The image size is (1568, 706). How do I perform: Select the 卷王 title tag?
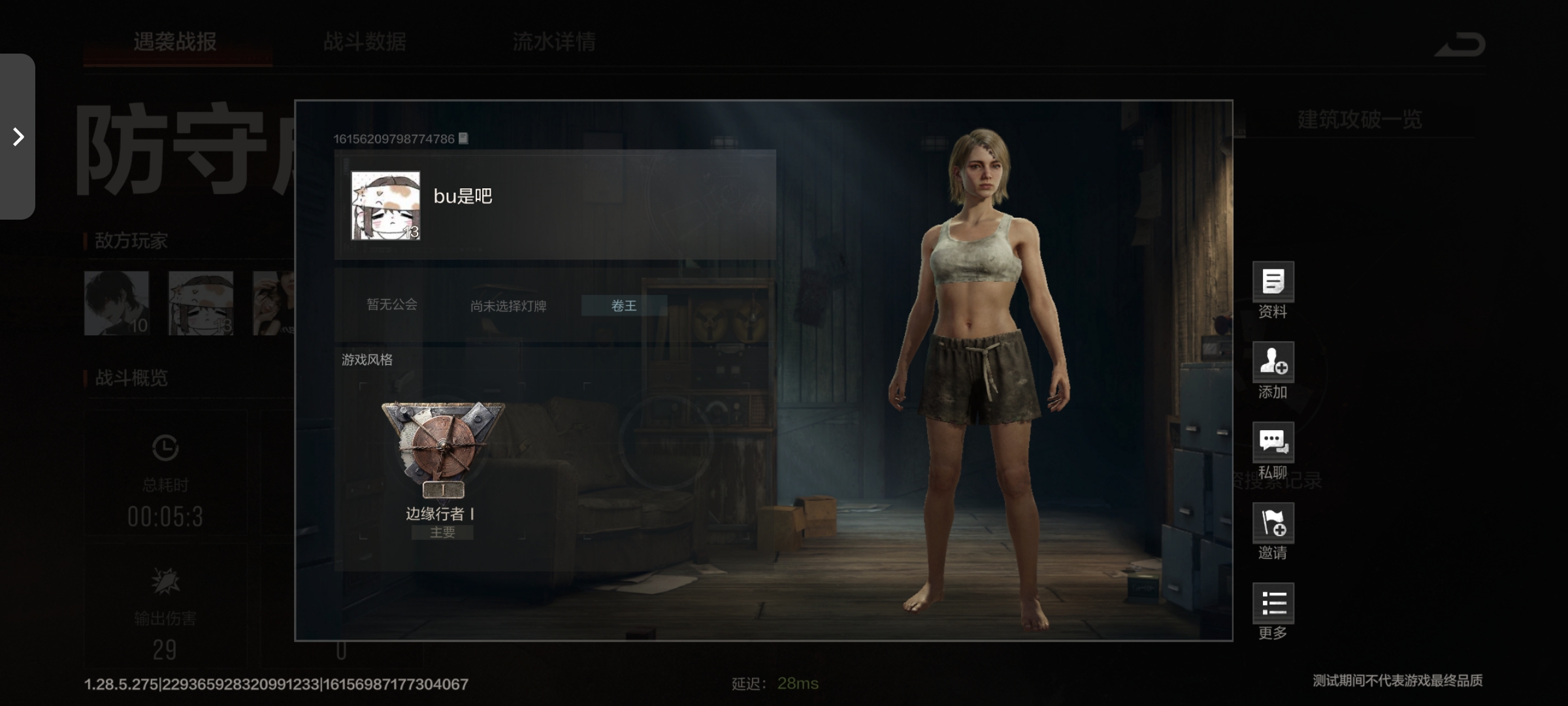624,305
